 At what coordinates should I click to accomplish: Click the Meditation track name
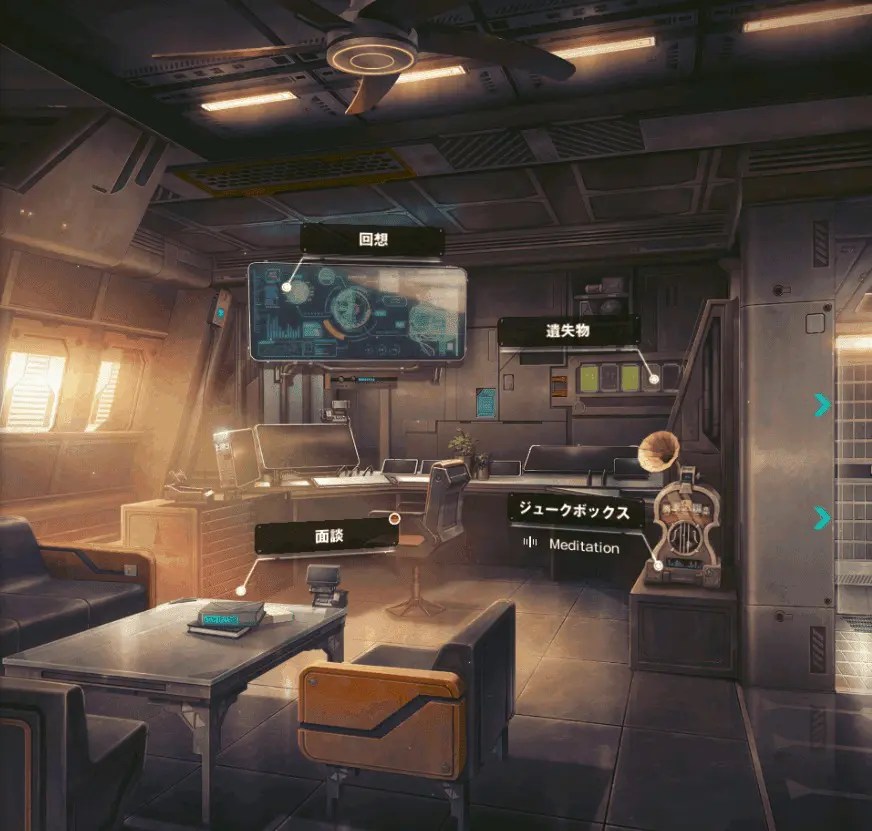point(584,546)
